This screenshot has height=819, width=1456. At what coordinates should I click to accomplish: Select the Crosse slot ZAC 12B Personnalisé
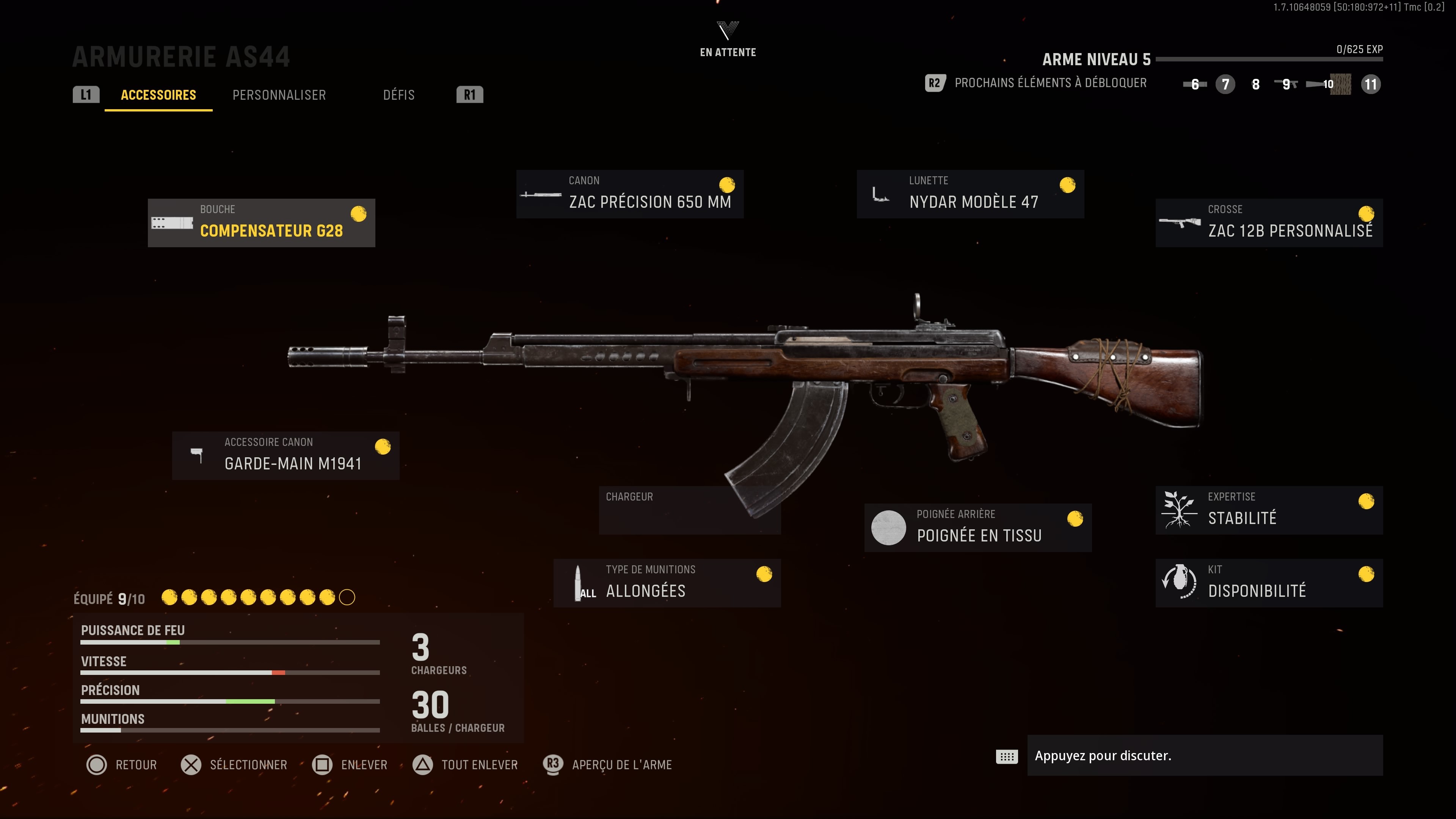click(x=1269, y=223)
